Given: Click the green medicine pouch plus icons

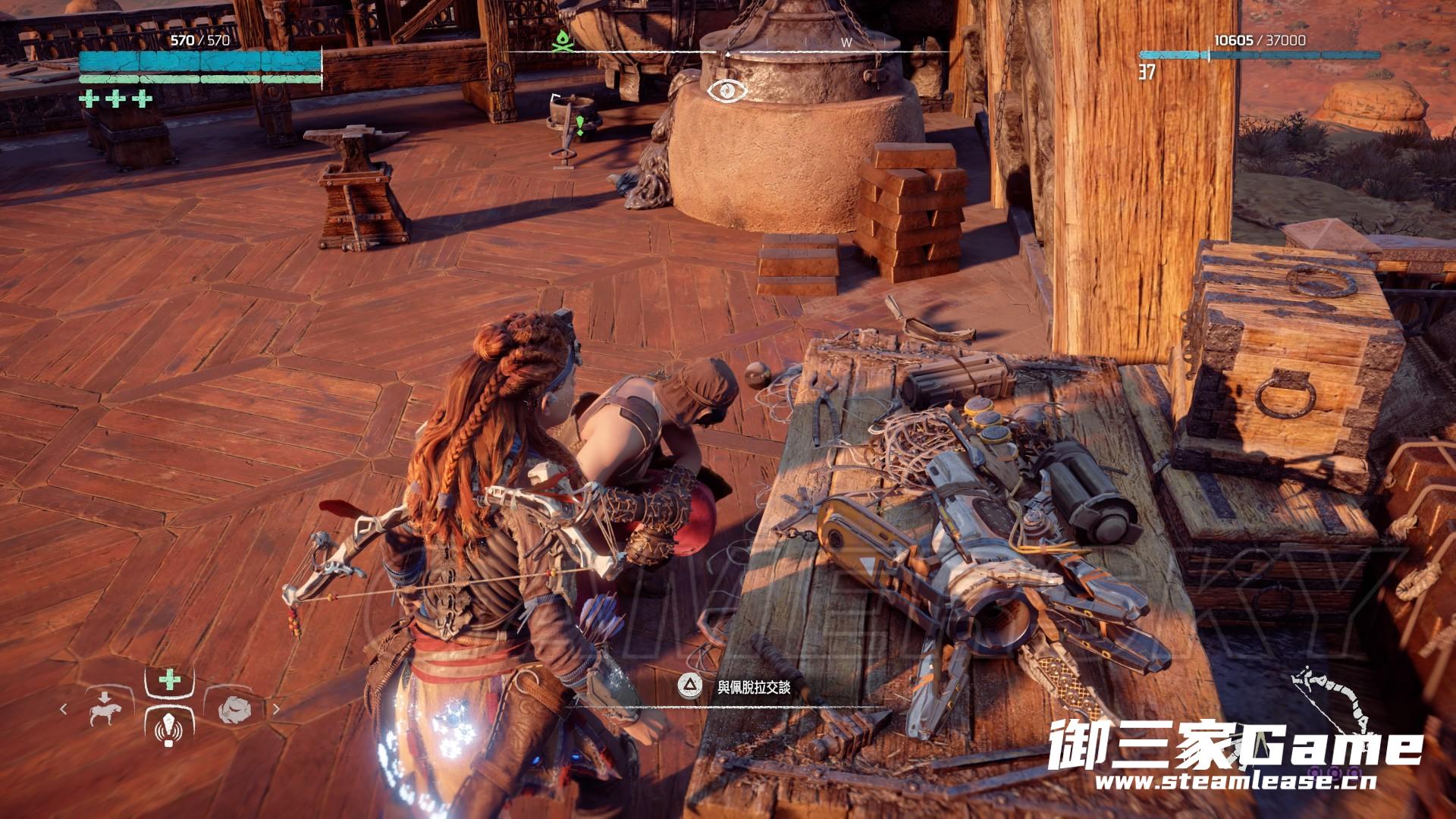Looking at the screenshot, I should (116, 99).
